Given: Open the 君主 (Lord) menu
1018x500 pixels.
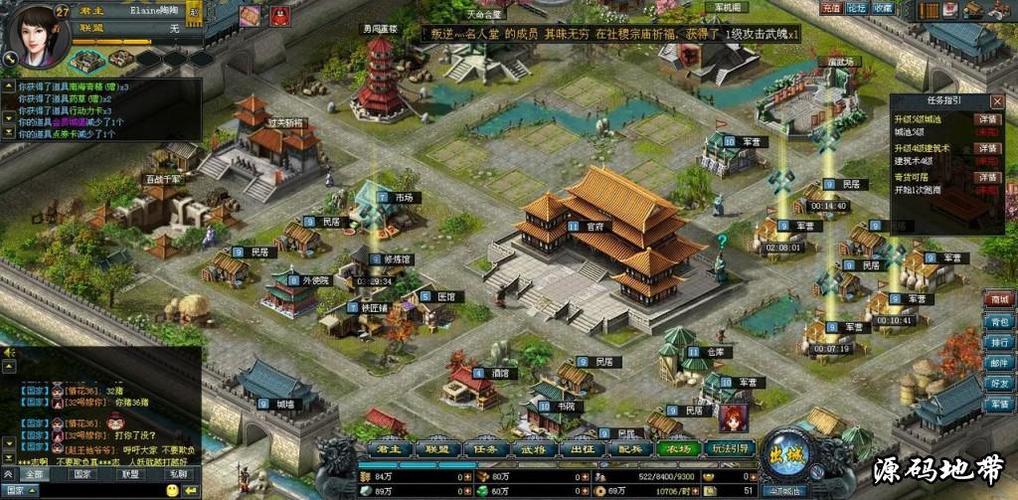Looking at the screenshot, I should tap(389, 450).
